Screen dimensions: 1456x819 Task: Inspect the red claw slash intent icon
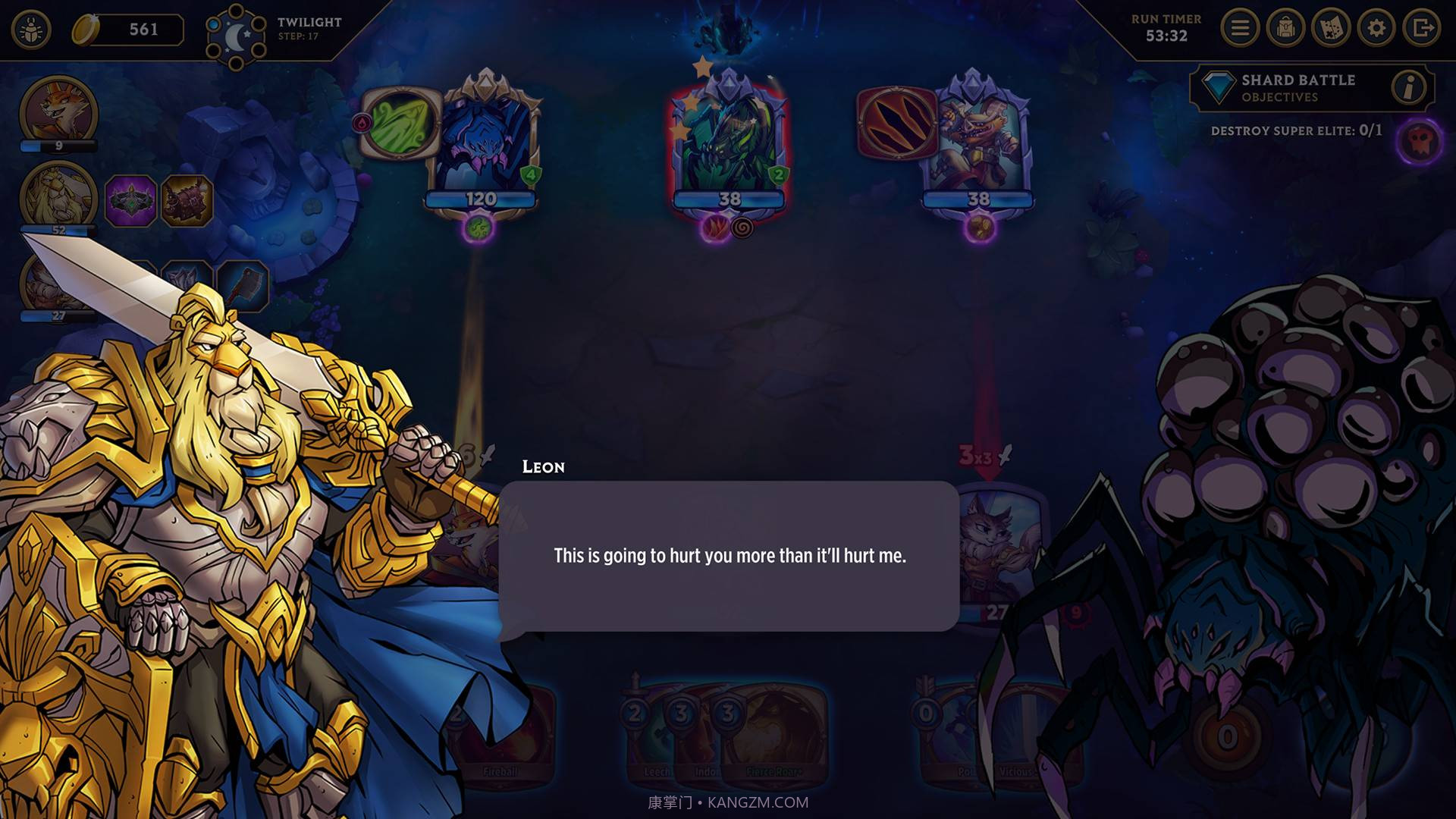click(x=897, y=123)
